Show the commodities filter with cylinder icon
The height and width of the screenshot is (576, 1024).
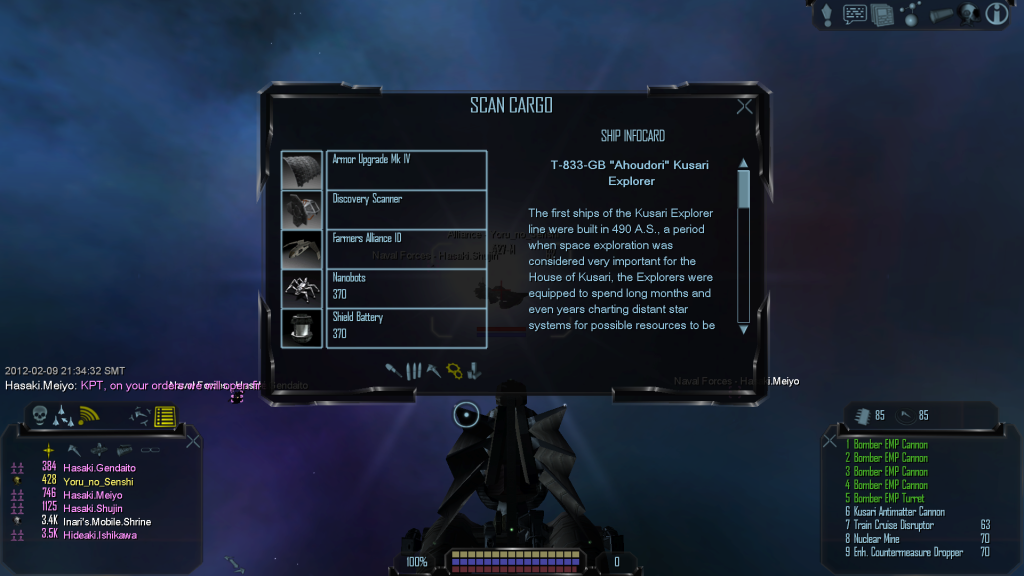[x=474, y=371]
